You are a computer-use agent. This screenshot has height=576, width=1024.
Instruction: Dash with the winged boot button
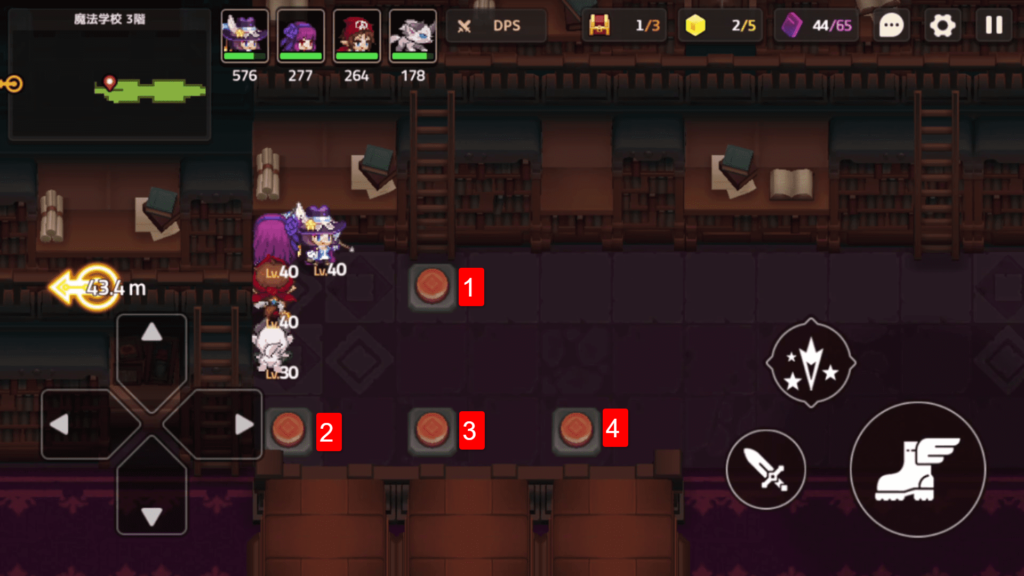[917, 469]
